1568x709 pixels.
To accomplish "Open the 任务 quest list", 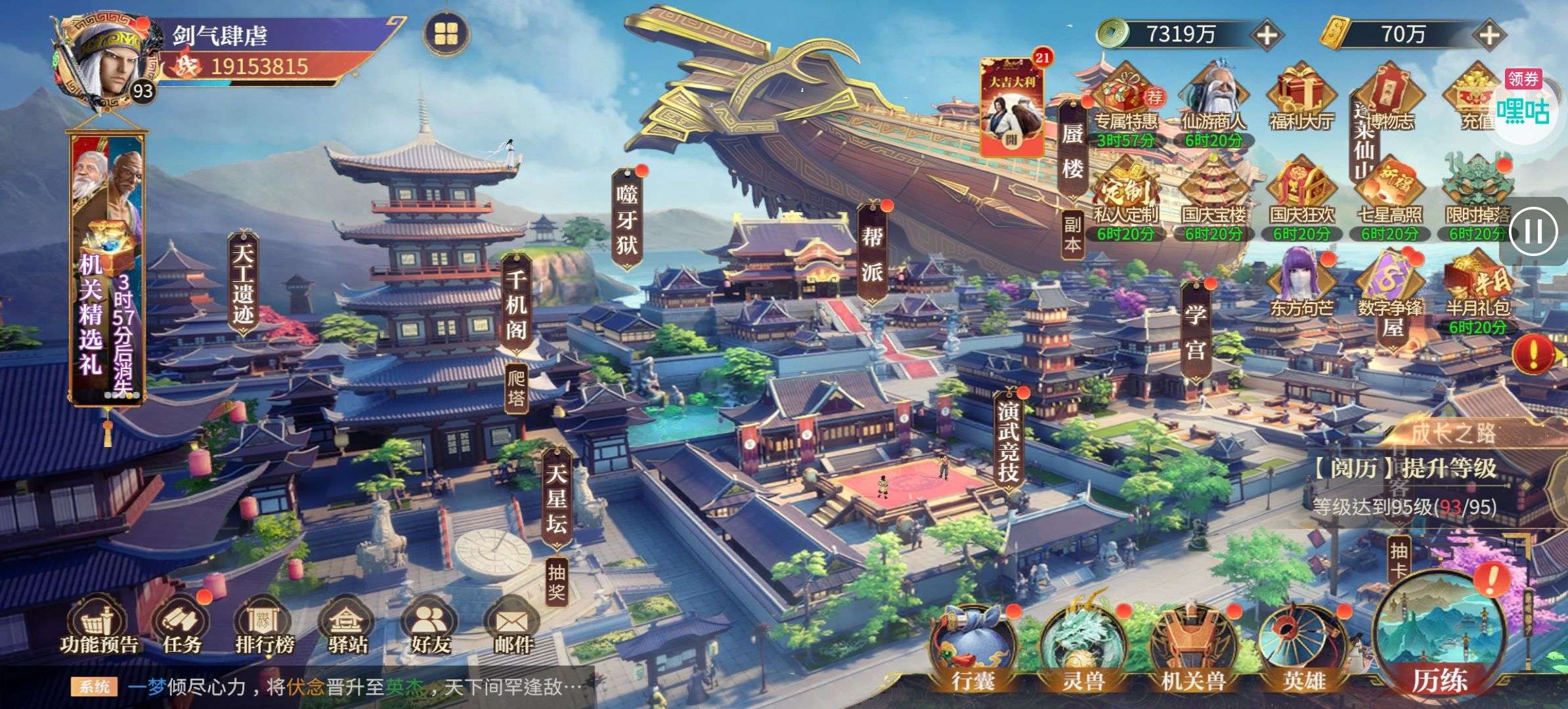I will (x=181, y=627).
